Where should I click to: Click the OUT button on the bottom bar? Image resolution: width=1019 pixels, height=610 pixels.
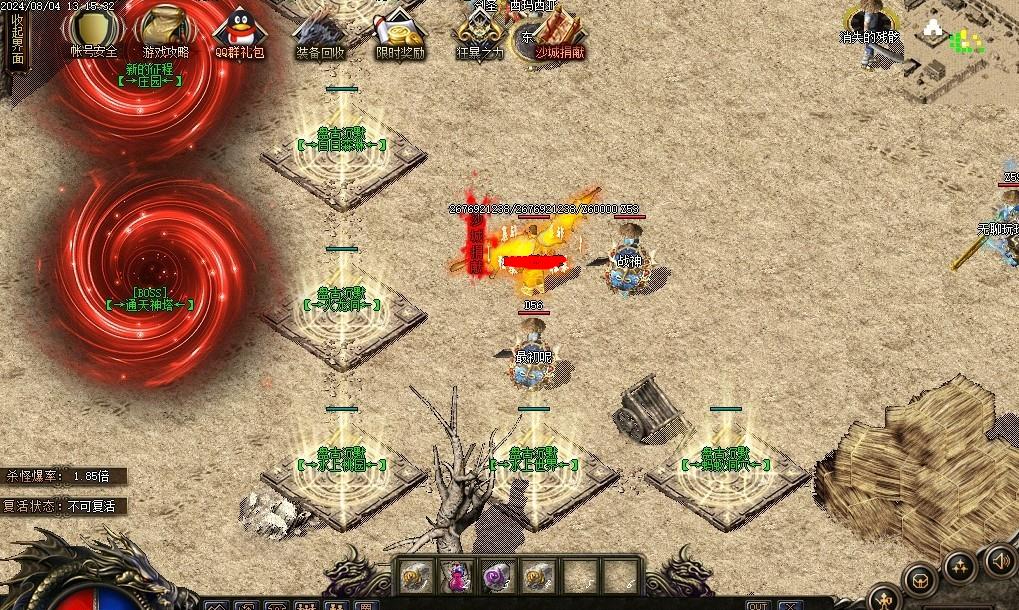[x=758, y=604]
